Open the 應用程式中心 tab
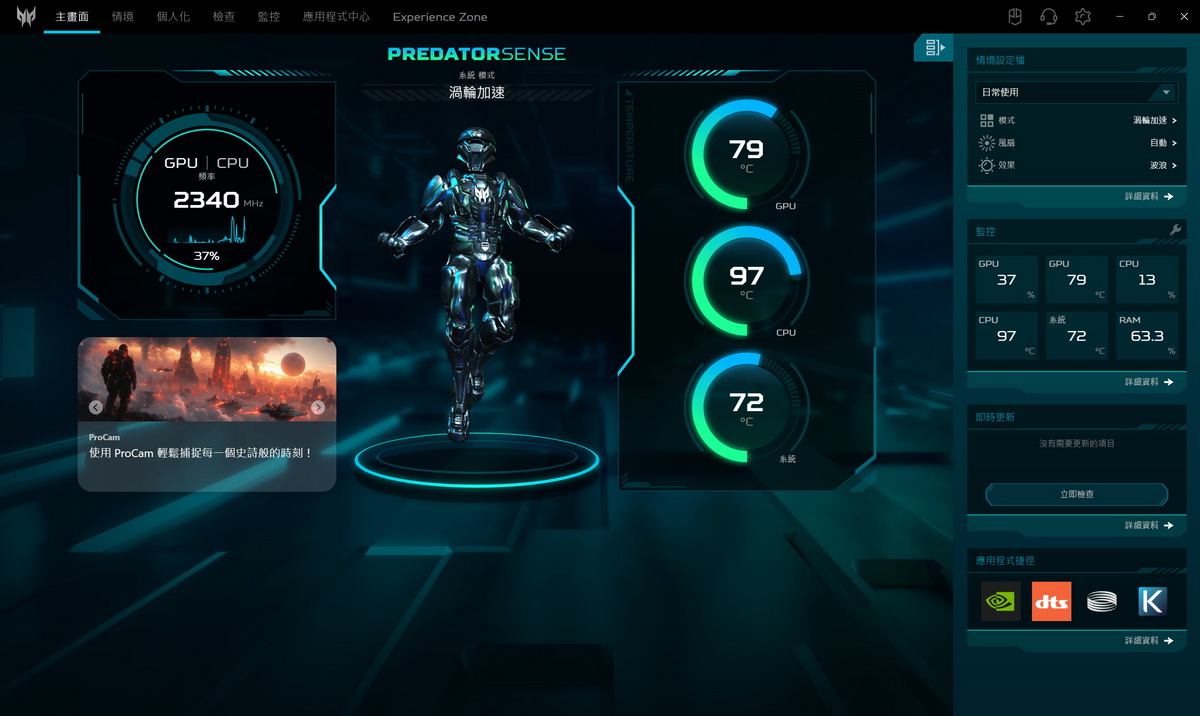Screen dimensions: 1200x716 pyautogui.click(x=336, y=17)
